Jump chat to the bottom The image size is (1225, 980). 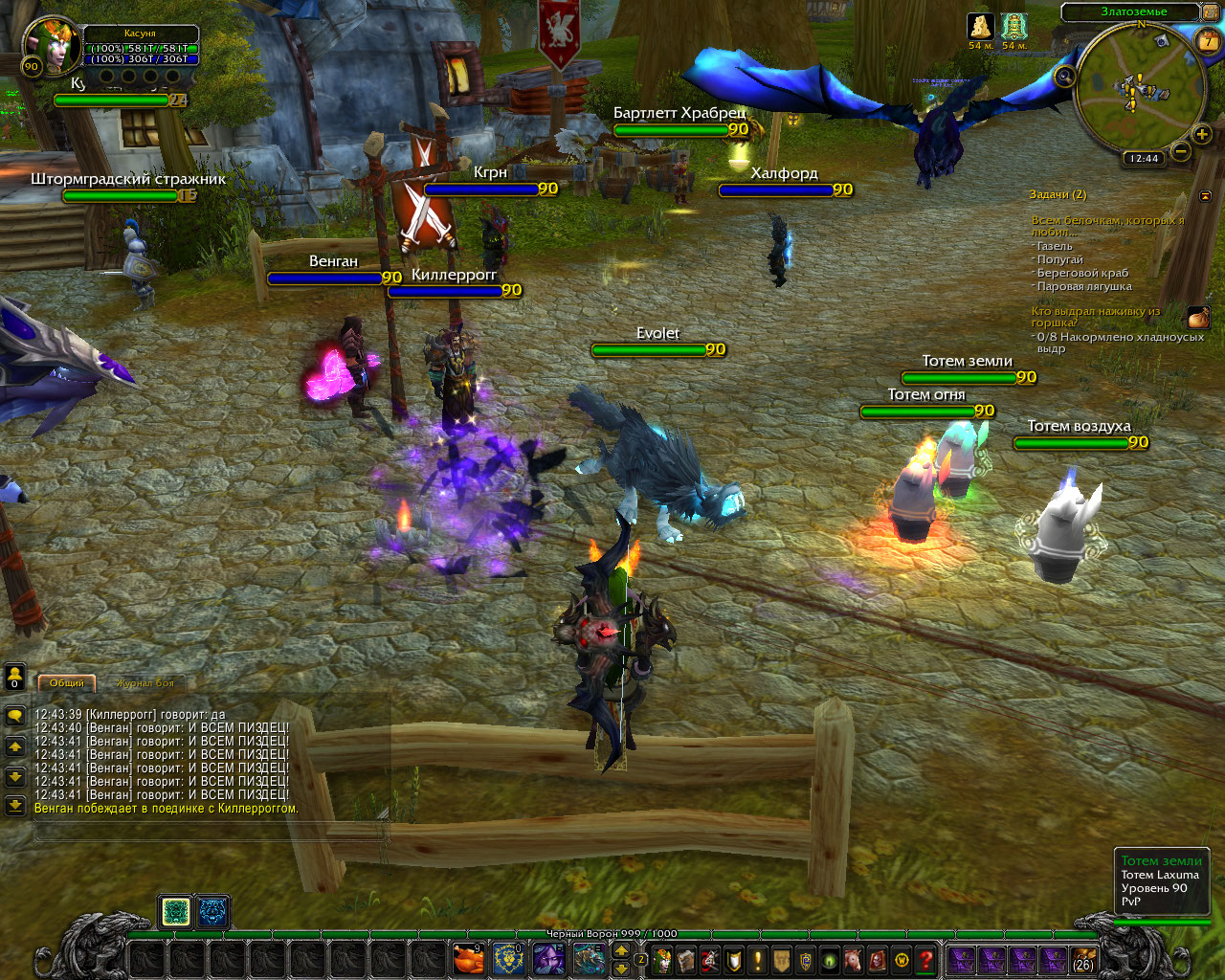pyautogui.click(x=14, y=806)
